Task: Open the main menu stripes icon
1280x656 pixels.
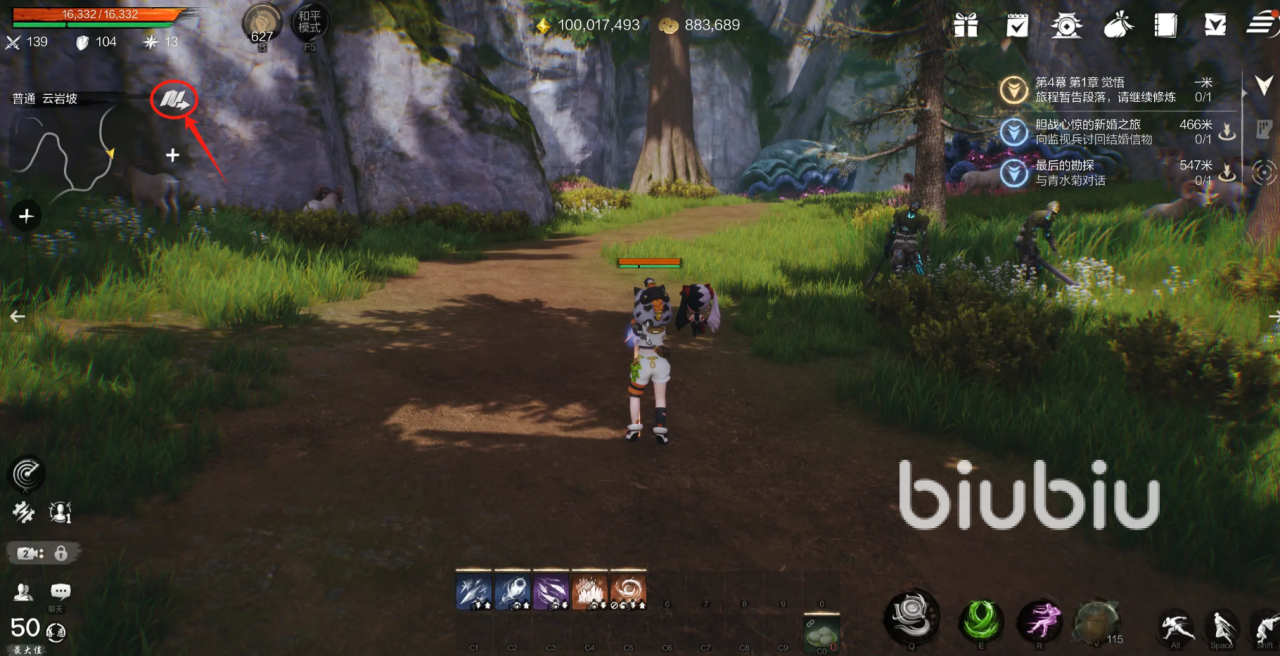Action: click(x=1262, y=25)
